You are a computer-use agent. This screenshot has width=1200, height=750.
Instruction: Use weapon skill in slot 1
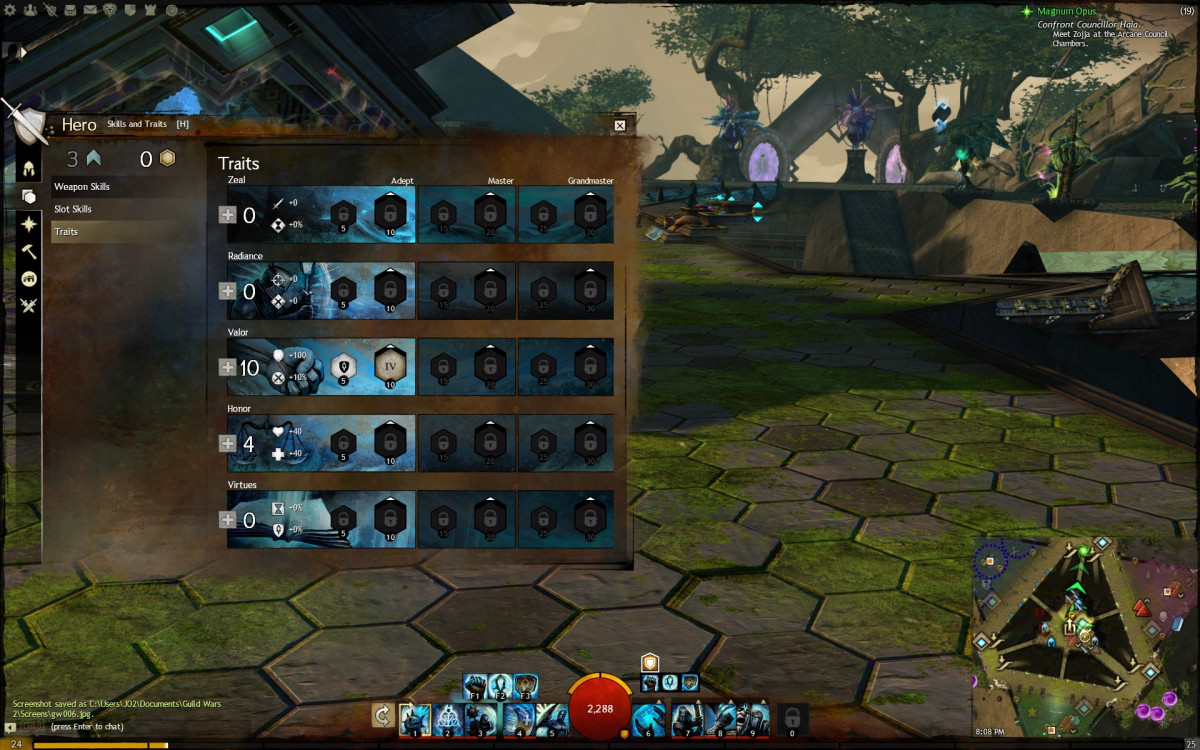(x=414, y=717)
